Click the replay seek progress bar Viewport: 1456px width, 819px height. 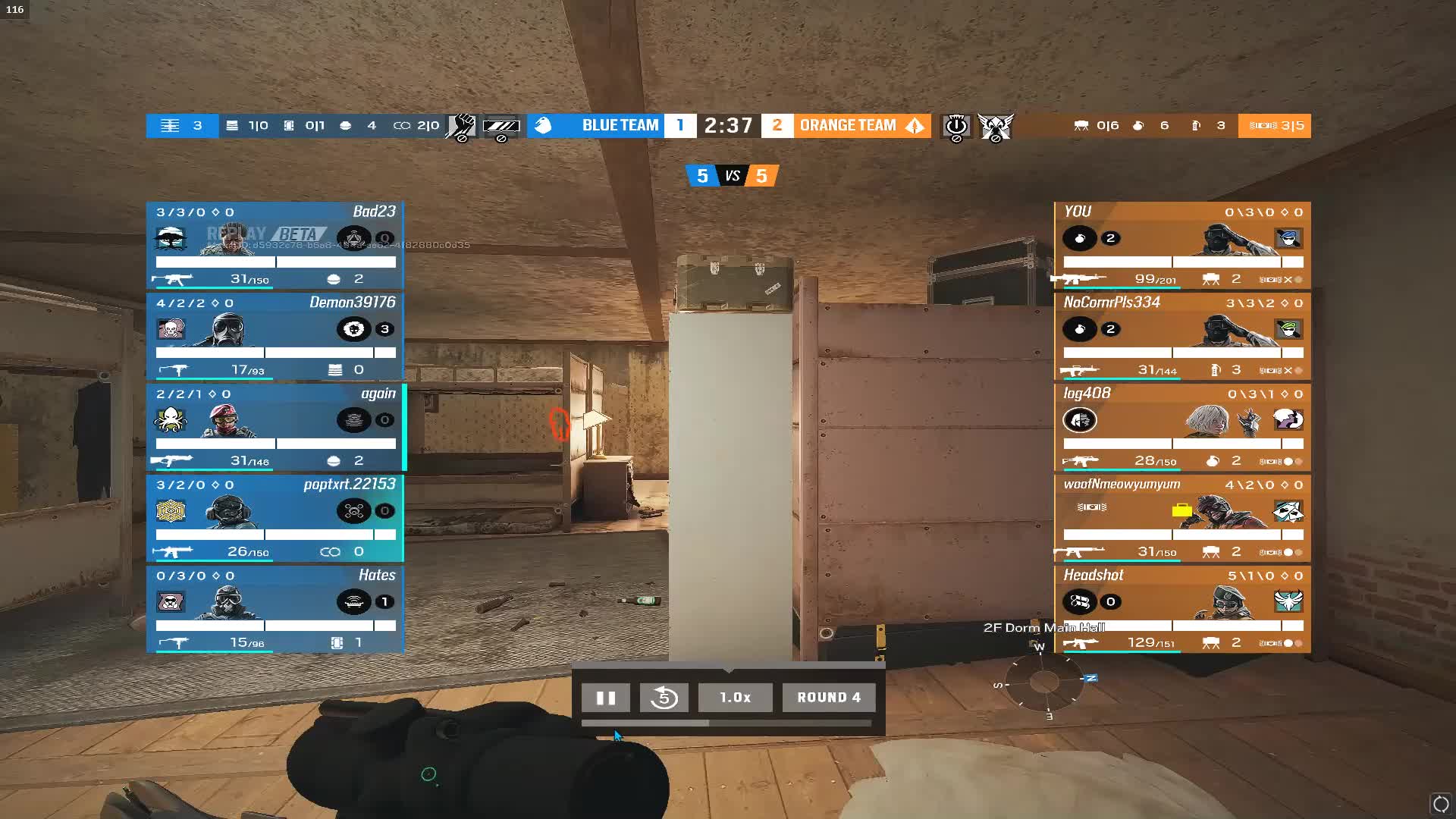tap(728, 724)
